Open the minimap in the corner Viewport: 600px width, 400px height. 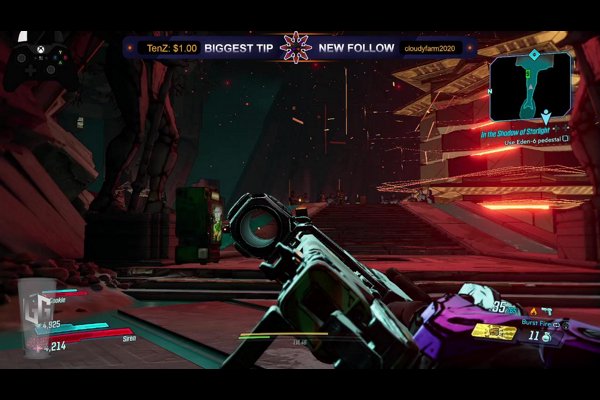tap(530, 87)
